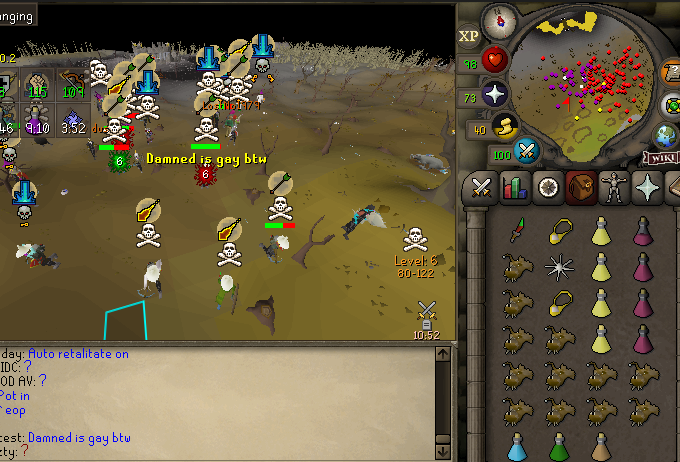Open the Combat Options tab
680x462 pixels.
(x=482, y=188)
